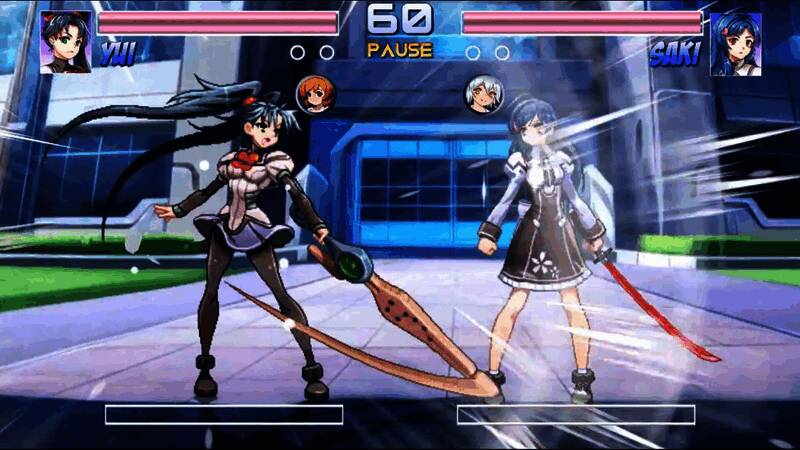The width and height of the screenshot is (800, 450).
Task: Select Yui's character portrait
Action: pos(65,42)
